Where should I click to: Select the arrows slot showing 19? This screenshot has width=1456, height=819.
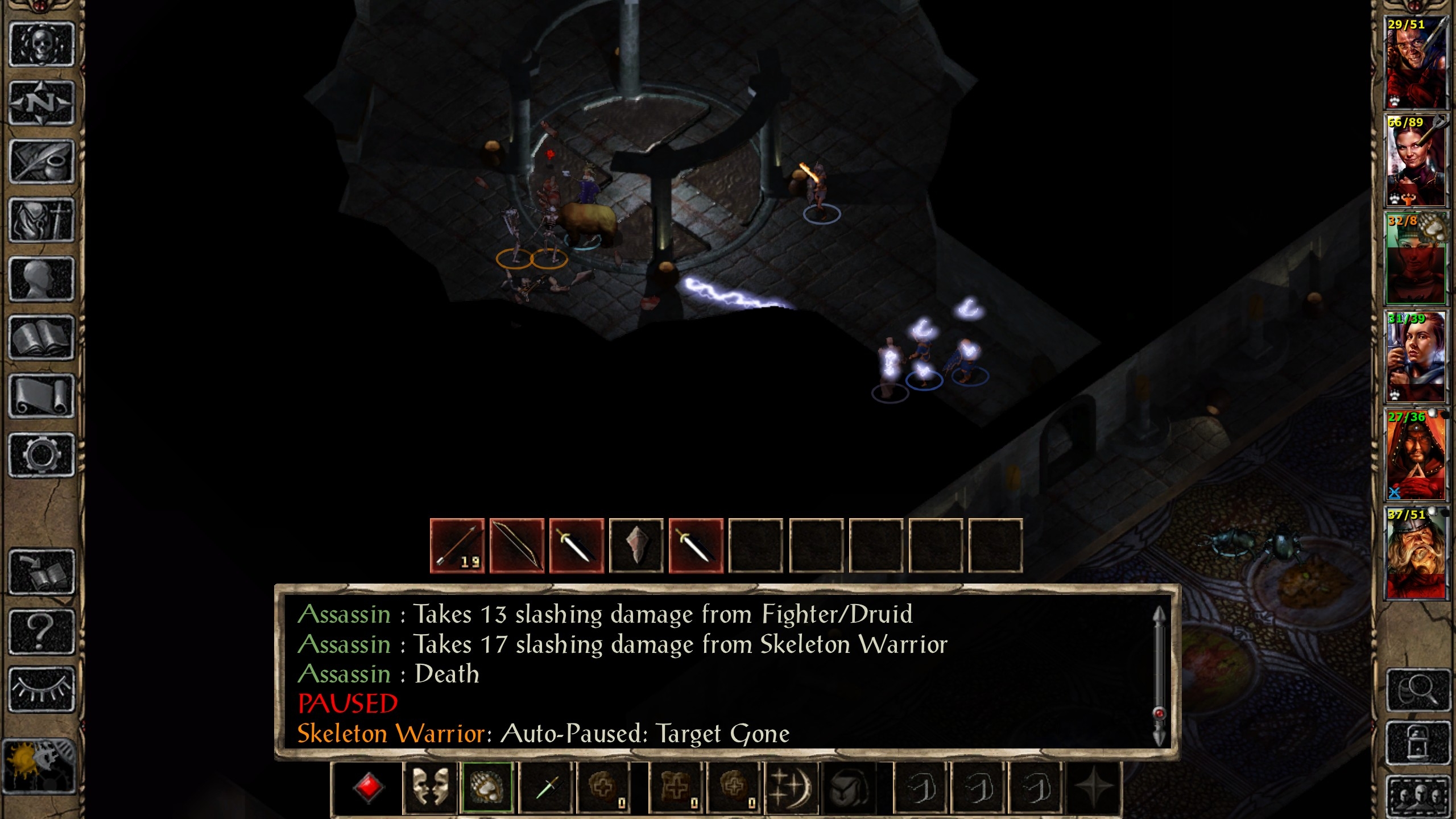[x=457, y=545]
